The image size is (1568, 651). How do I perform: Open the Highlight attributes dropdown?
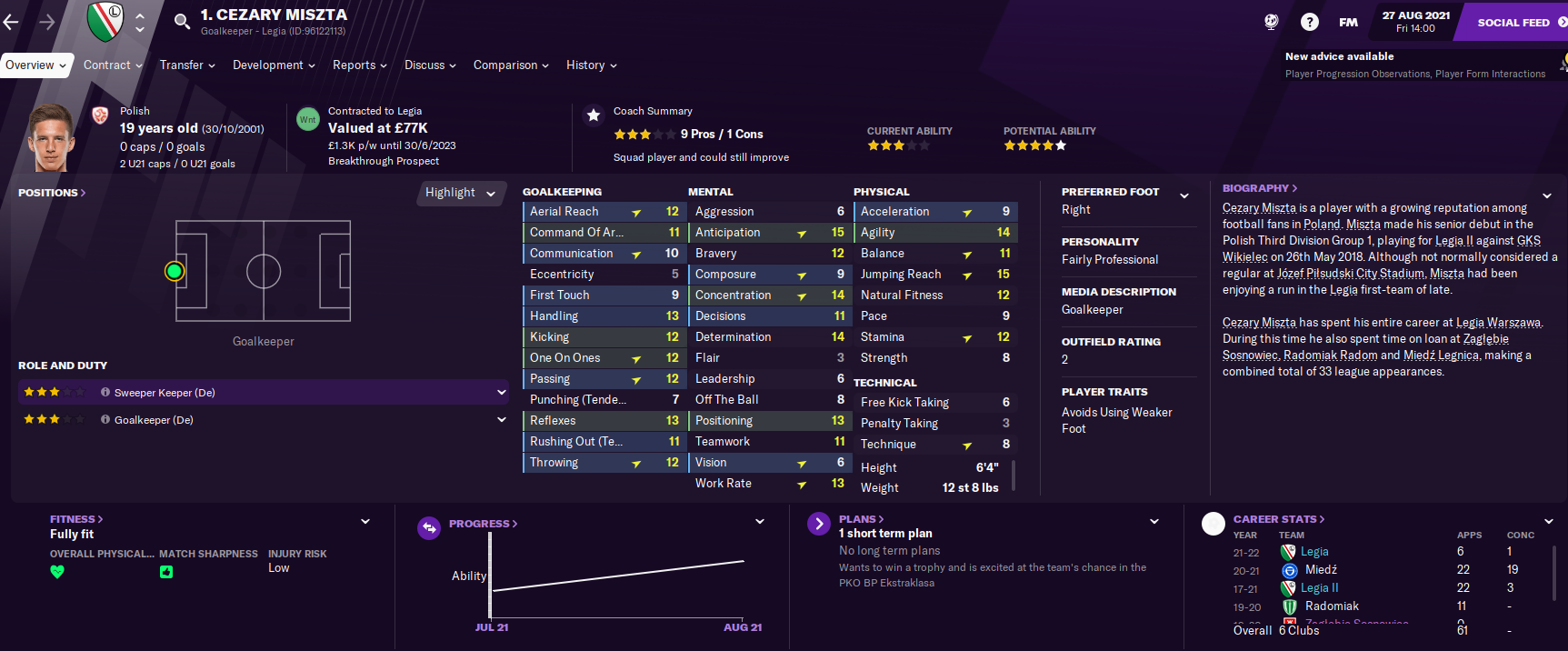460,193
